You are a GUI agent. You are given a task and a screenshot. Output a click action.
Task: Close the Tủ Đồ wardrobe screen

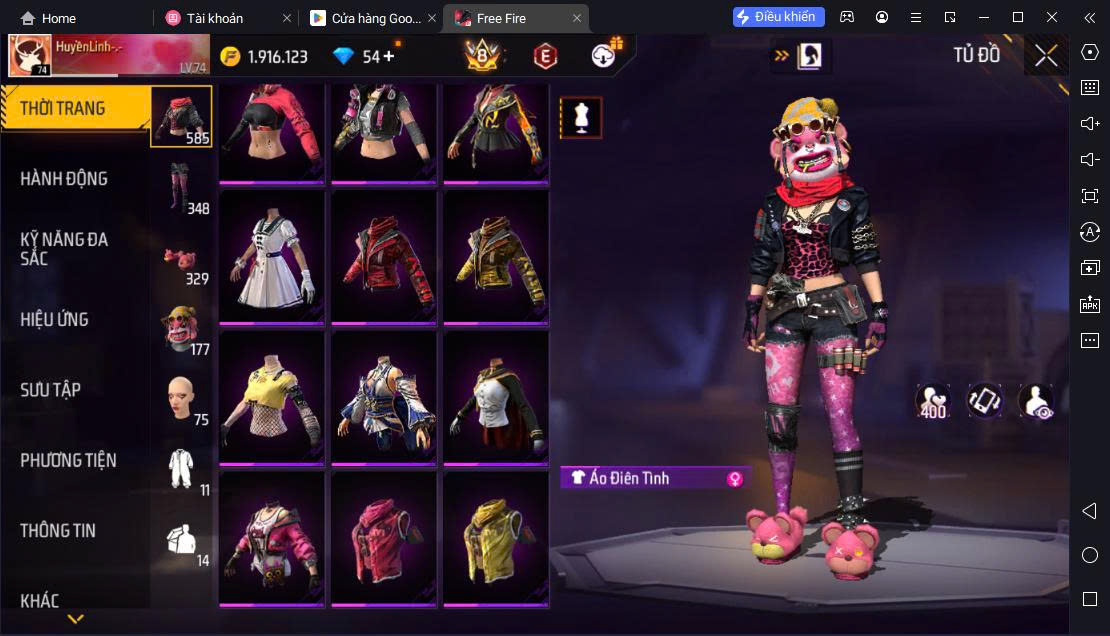point(1046,56)
